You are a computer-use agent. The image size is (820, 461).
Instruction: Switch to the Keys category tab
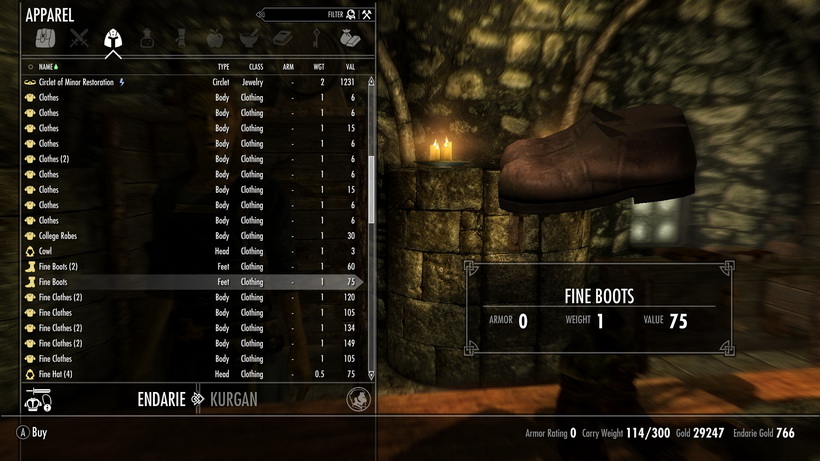(x=316, y=39)
